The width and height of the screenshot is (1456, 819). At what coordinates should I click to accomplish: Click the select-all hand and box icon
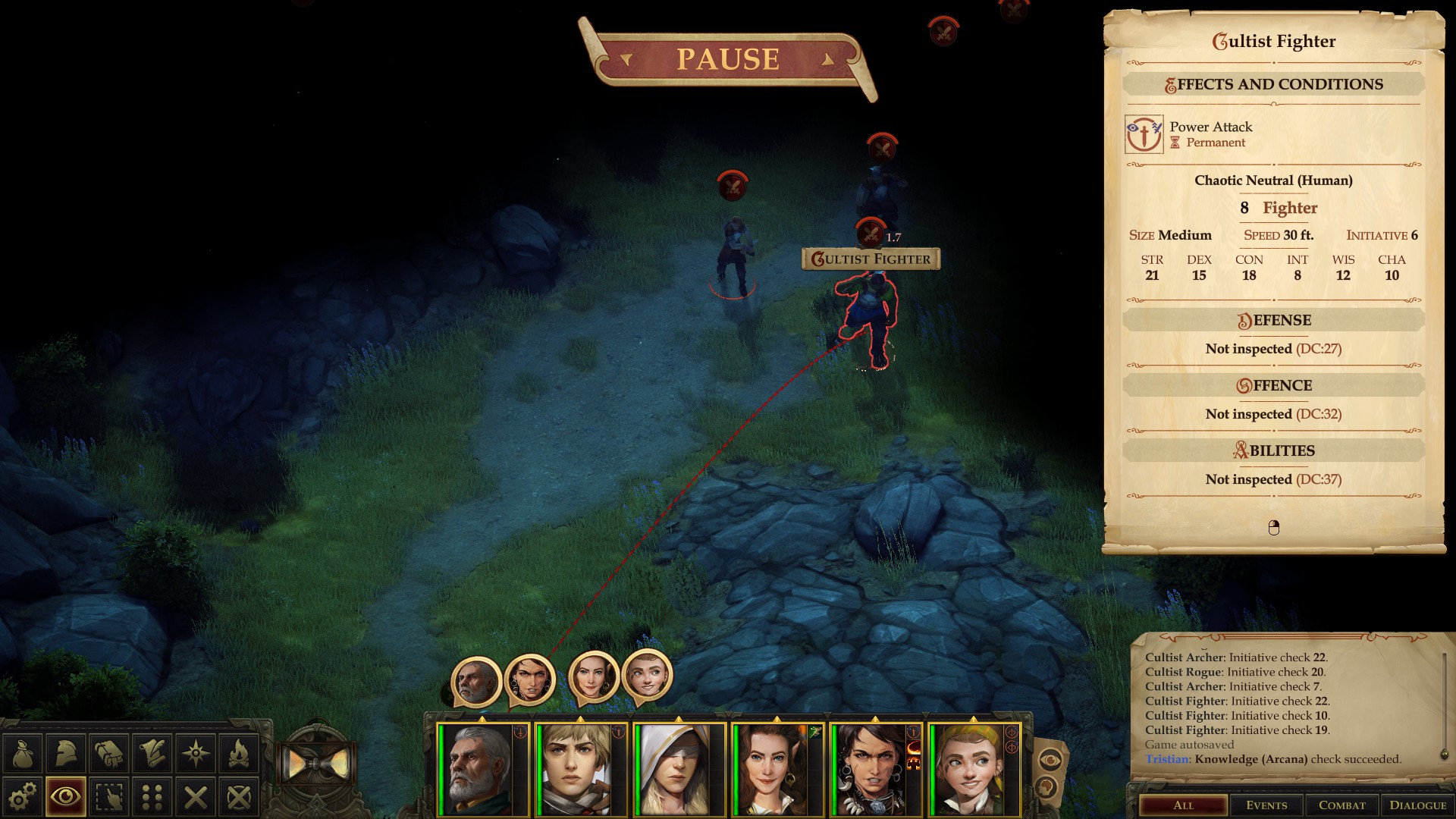pos(109,797)
